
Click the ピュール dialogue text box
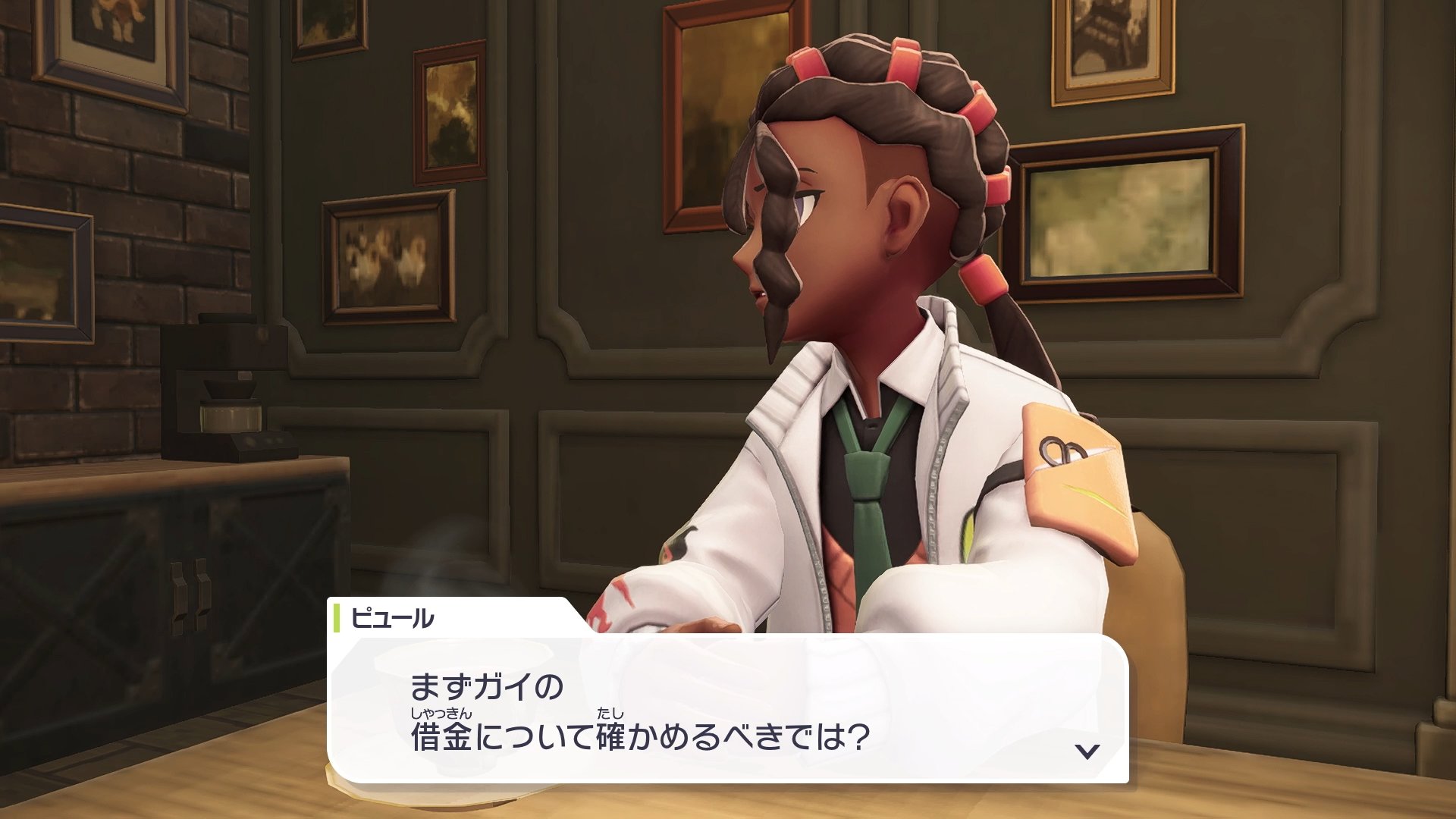727,708
